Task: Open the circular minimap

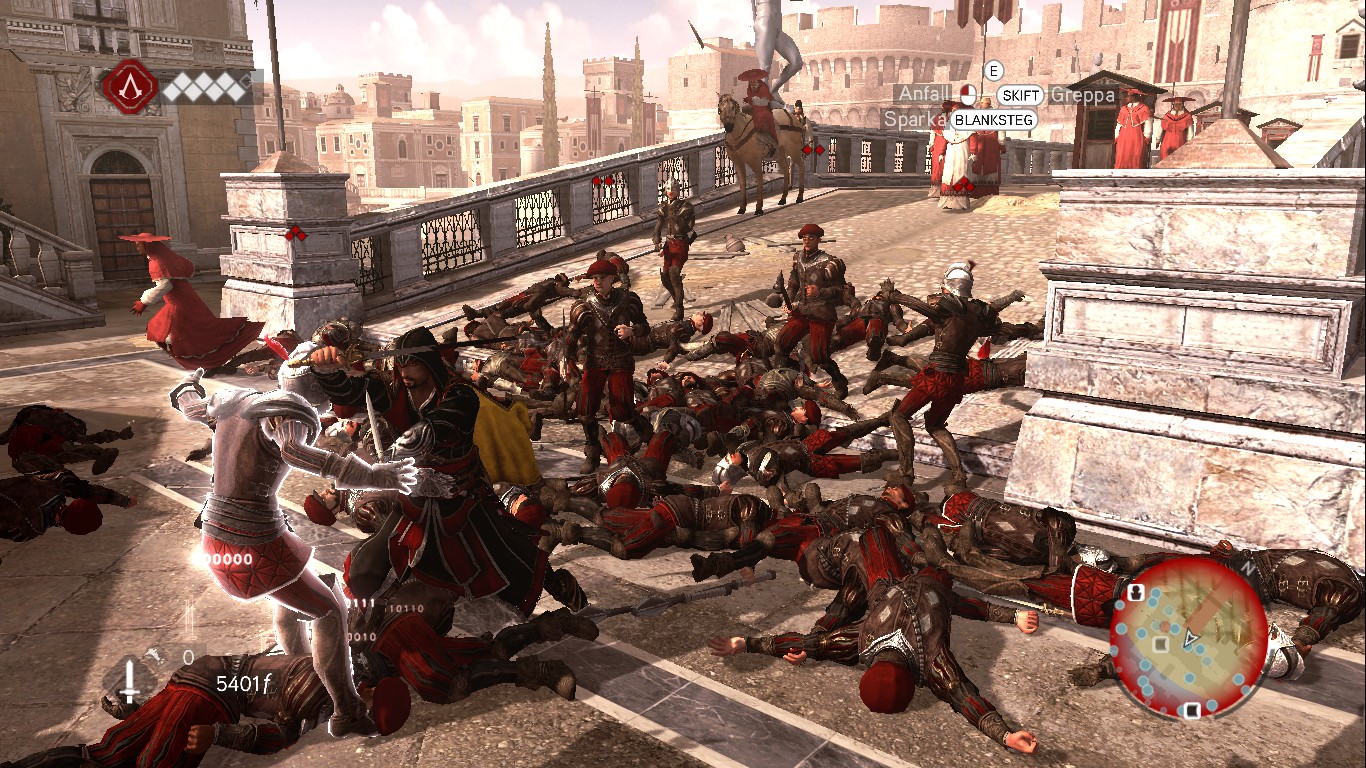Action: [x=1189, y=636]
